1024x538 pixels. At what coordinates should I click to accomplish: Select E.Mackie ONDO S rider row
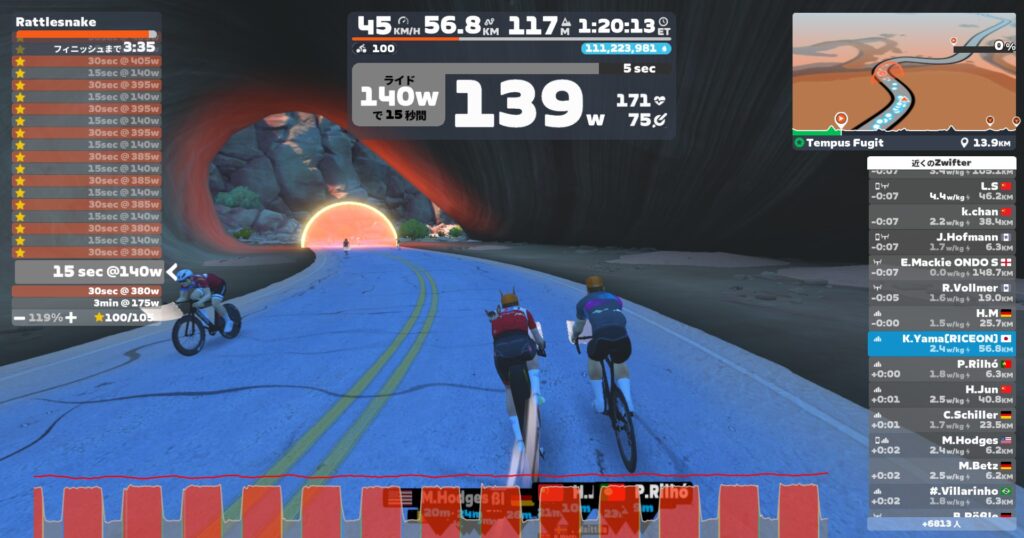coord(941,267)
